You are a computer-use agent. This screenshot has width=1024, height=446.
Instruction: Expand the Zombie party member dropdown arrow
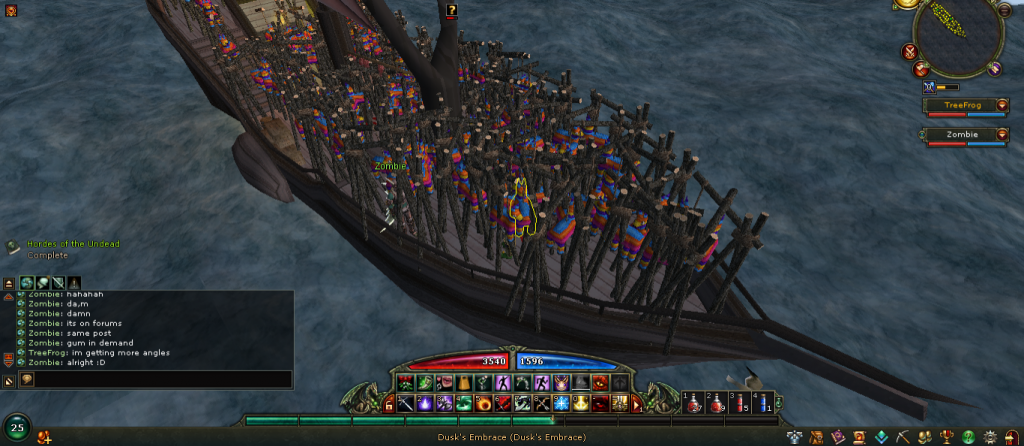1002,134
